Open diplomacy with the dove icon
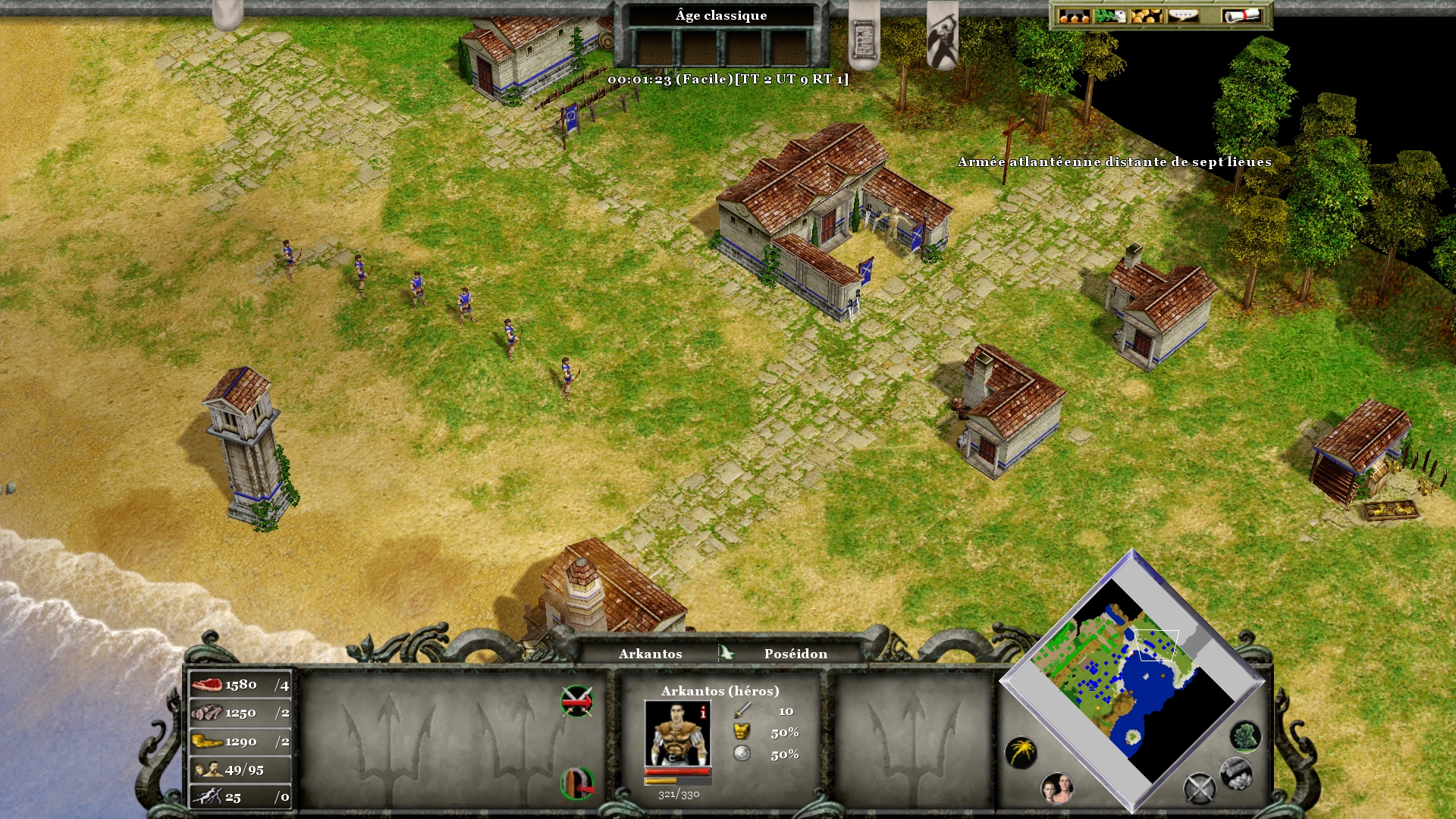 pyautogui.click(x=1110, y=16)
